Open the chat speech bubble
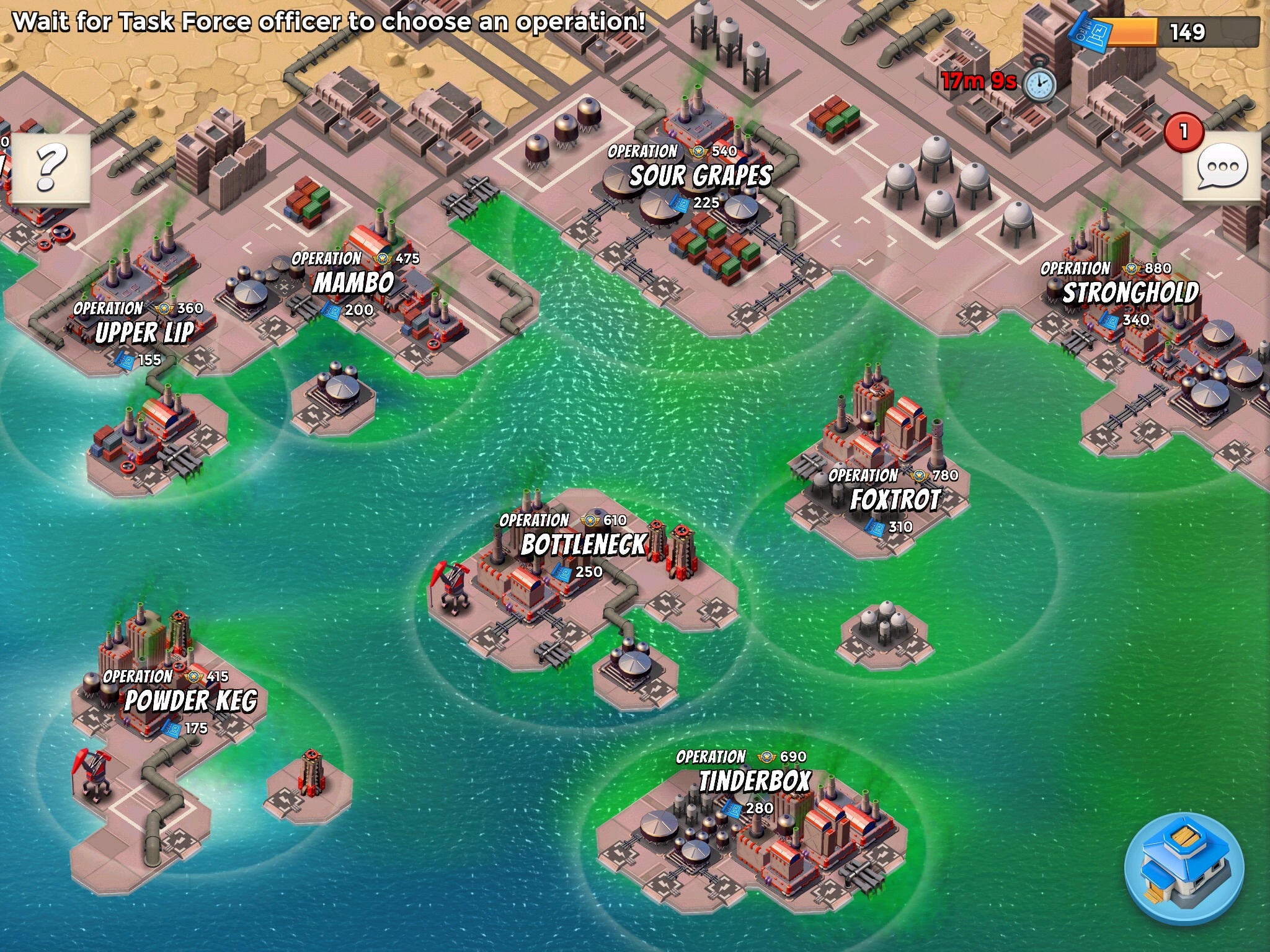The width and height of the screenshot is (1270, 952). pos(1221,167)
